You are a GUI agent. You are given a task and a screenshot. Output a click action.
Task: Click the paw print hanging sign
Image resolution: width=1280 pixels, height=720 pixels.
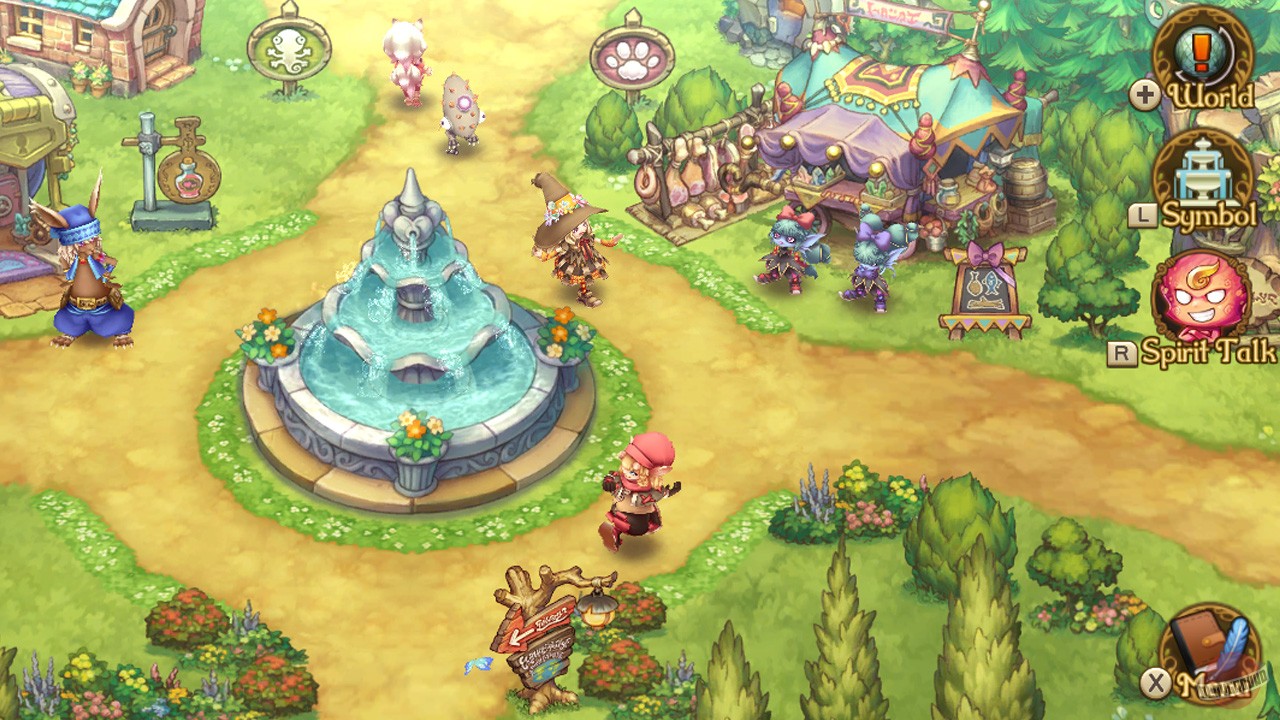pyautogui.click(x=632, y=55)
